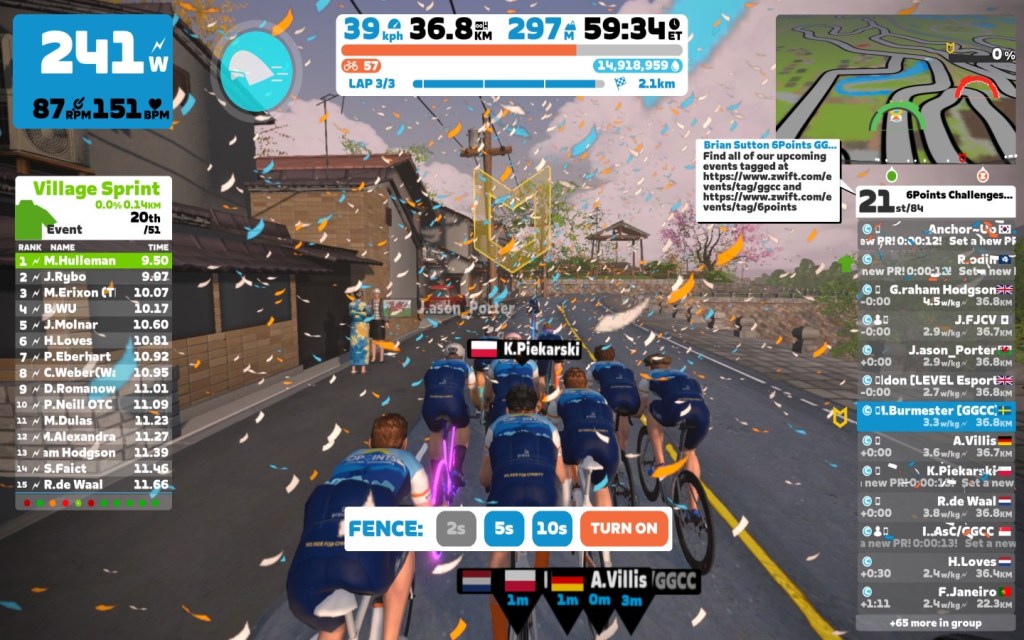Viewport: 1024px width, 640px height.
Task: Click J.Molnar's sprint leaderboard entry
Action: point(93,324)
